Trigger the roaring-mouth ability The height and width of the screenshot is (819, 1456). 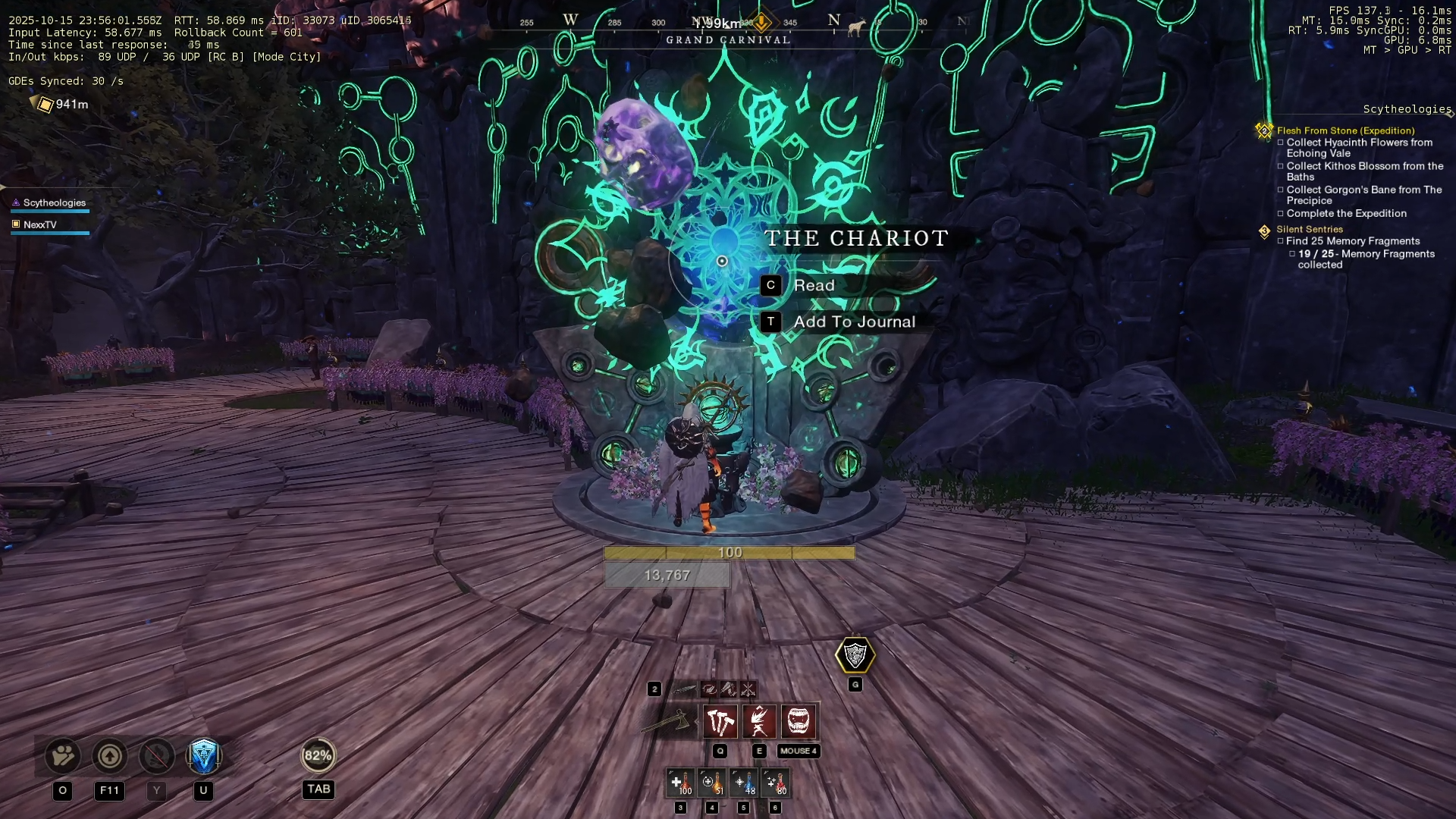click(x=799, y=721)
